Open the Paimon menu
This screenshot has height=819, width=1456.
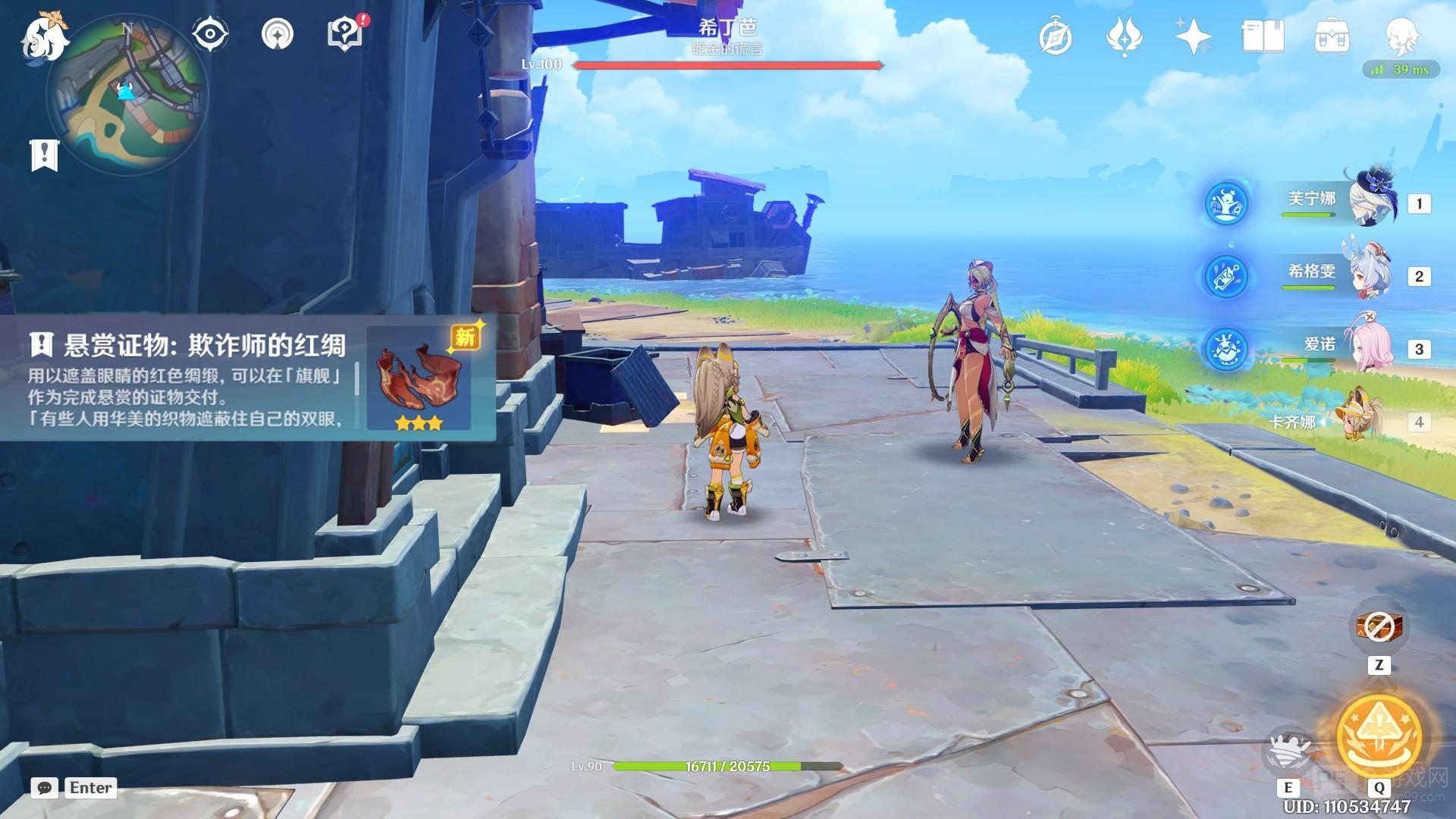(x=44, y=38)
